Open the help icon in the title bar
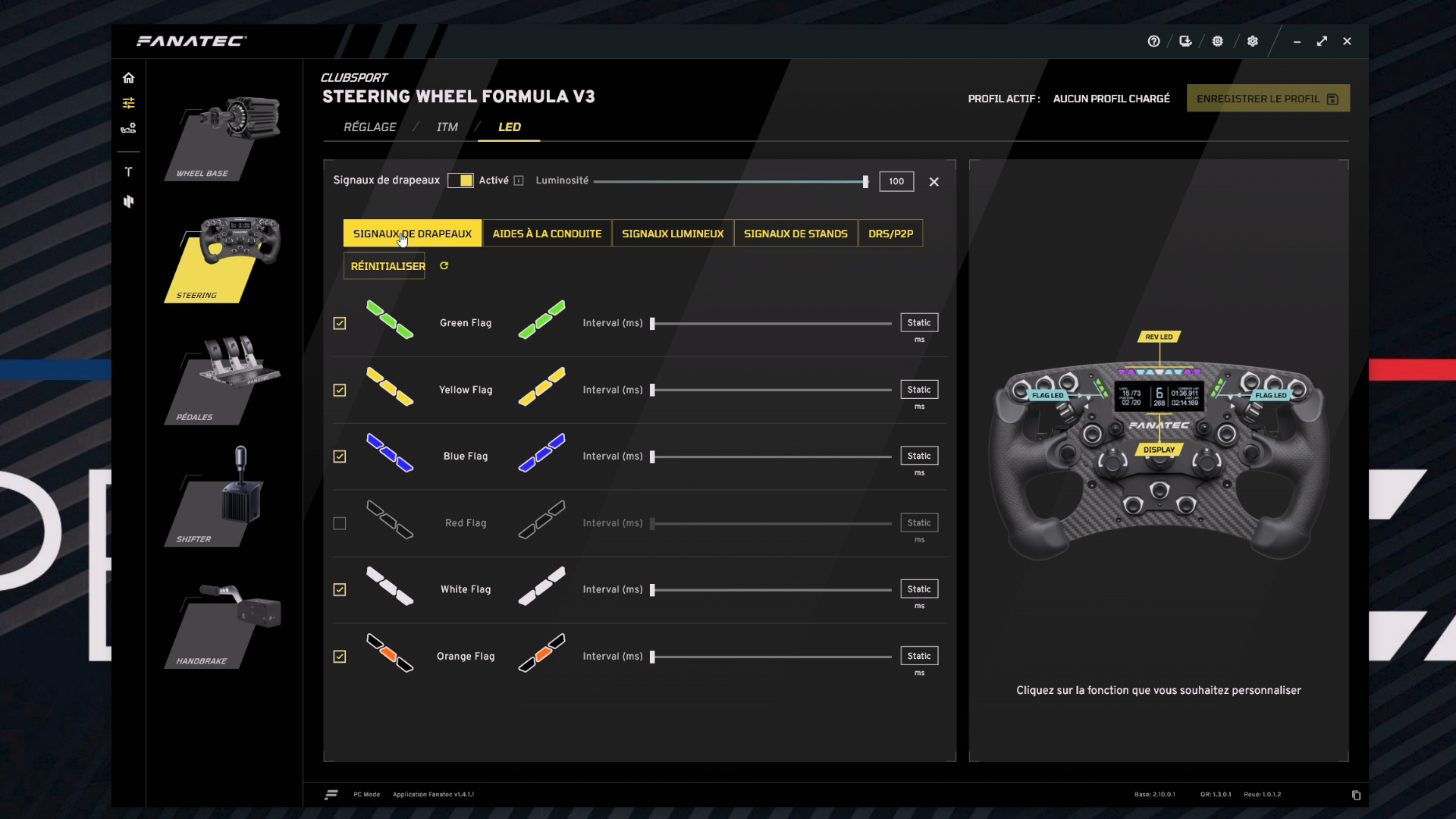Image resolution: width=1456 pixels, height=819 pixels. click(x=1154, y=42)
